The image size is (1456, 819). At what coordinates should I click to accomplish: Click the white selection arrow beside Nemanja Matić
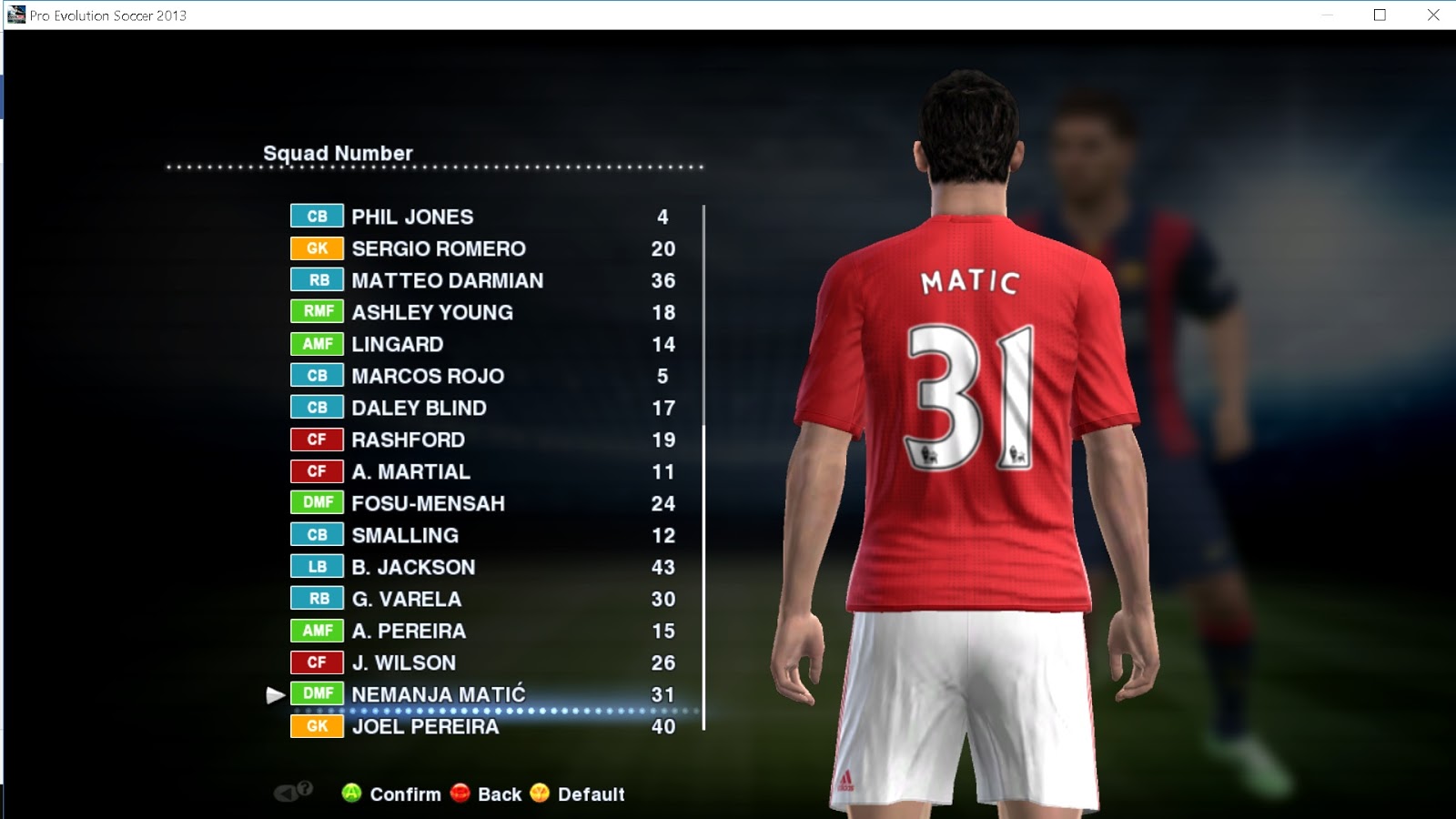(273, 694)
